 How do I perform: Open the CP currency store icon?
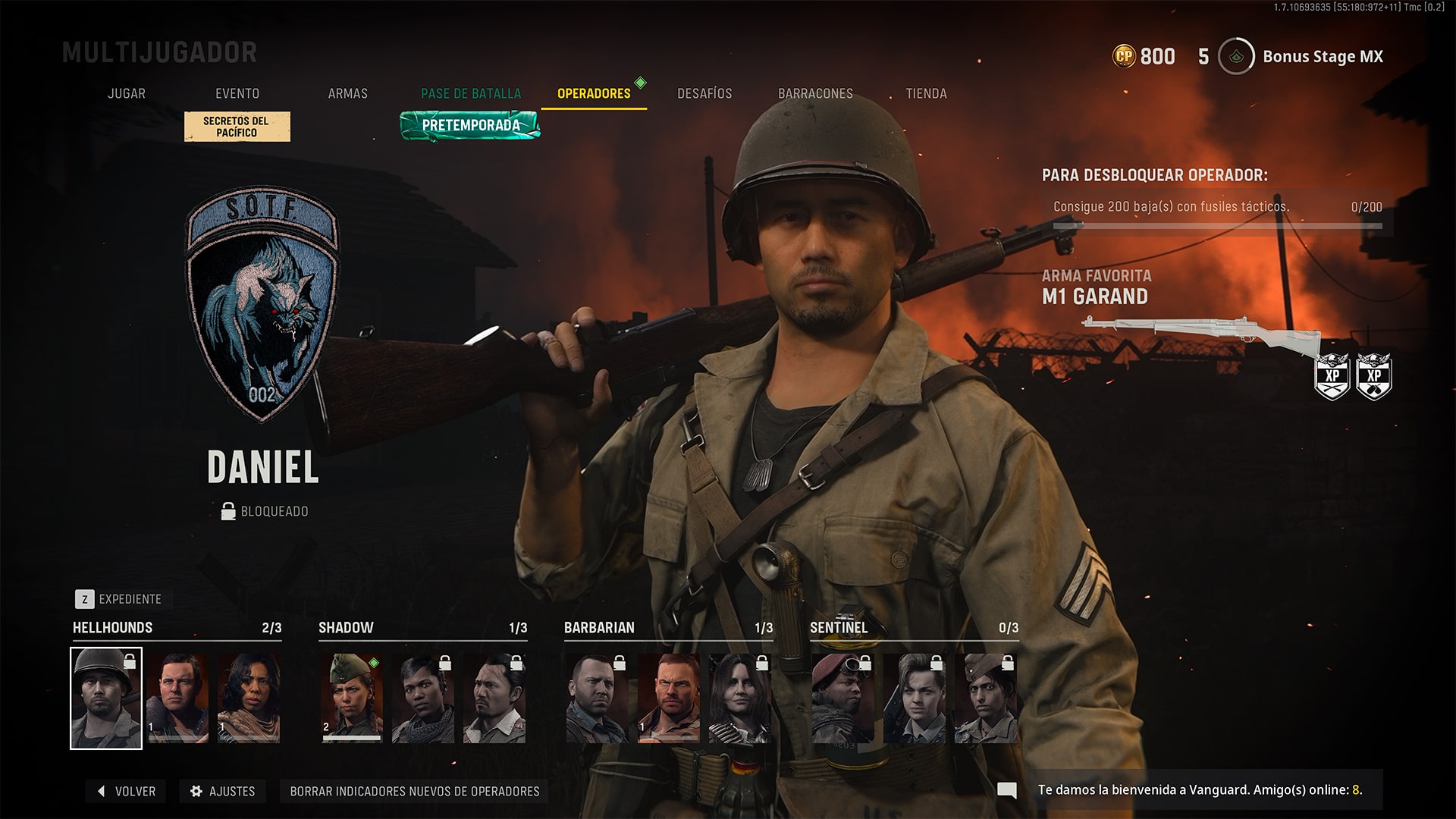[1125, 56]
